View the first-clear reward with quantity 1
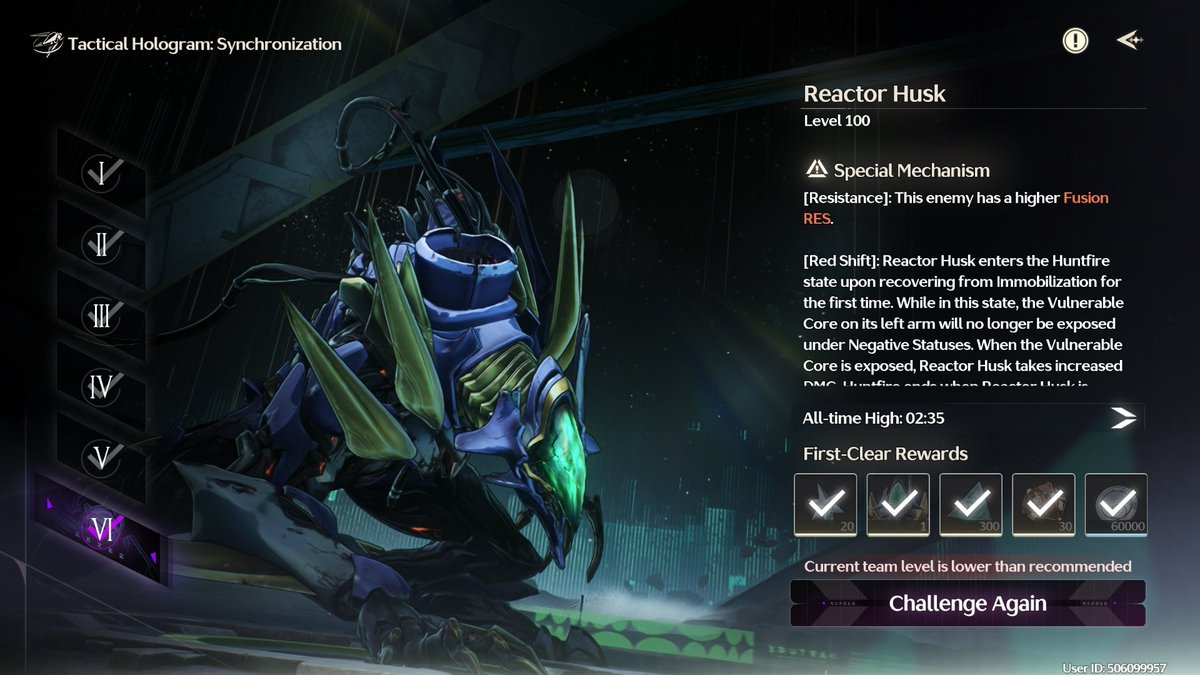 [897, 505]
